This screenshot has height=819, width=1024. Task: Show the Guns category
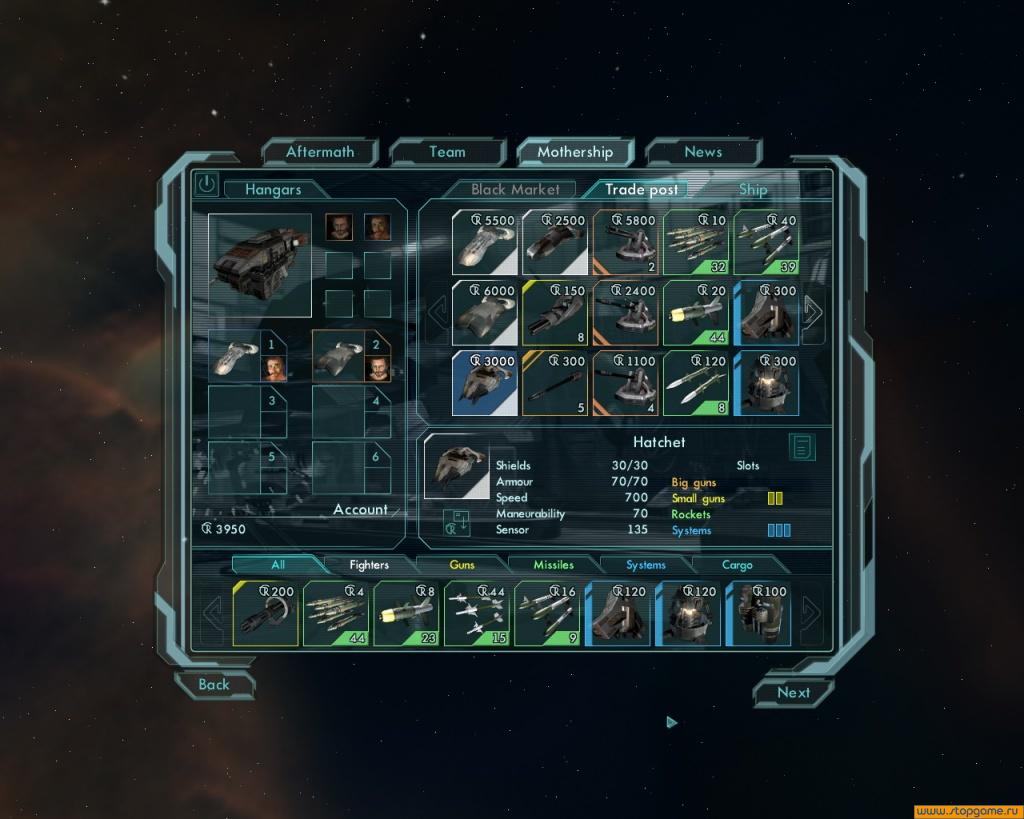[x=462, y=565]
